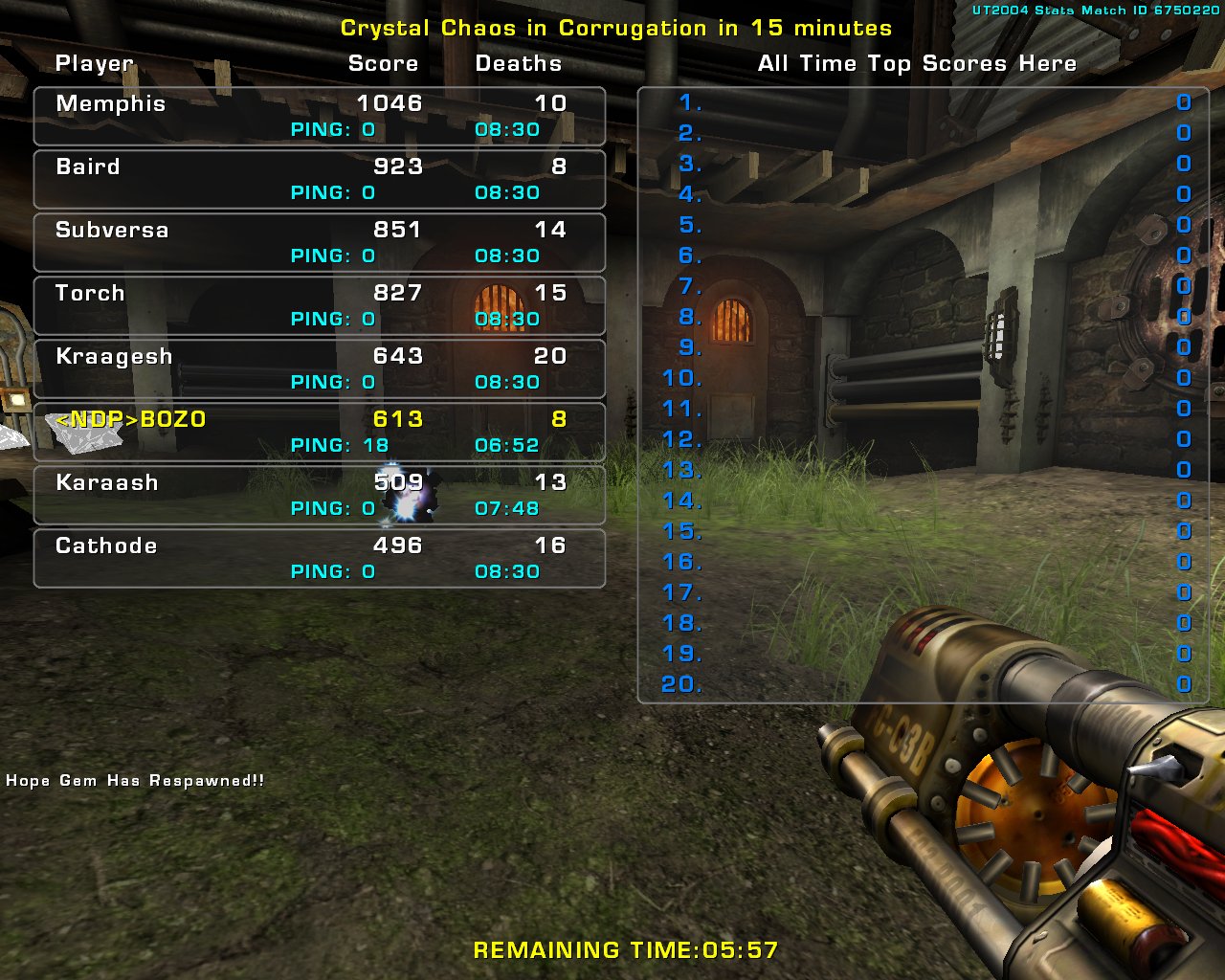1225x980 pixels.
Task: Click the Player column header
Action: pos(94,63)
